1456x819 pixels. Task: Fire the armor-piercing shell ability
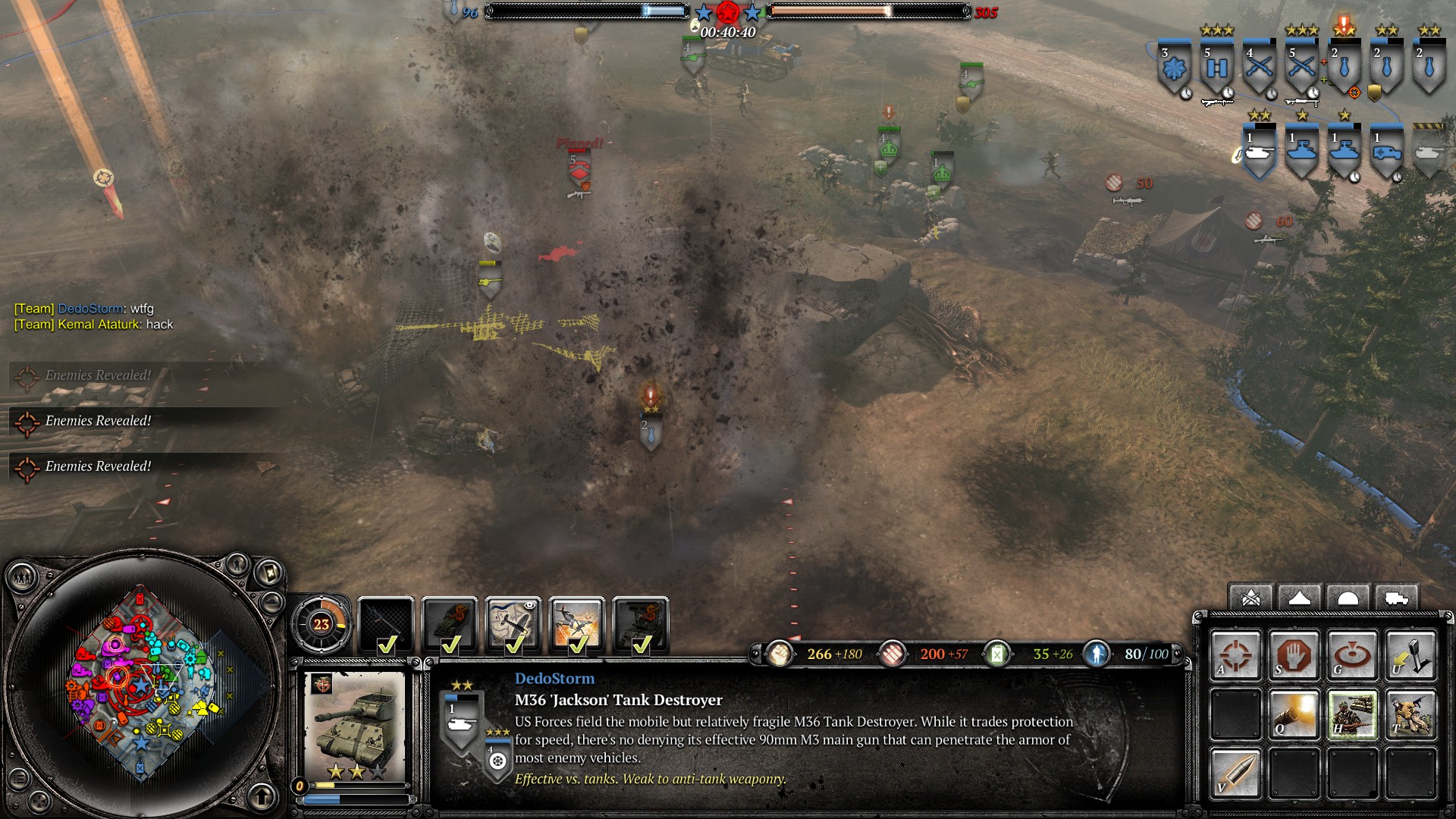tap(1235, 773)
